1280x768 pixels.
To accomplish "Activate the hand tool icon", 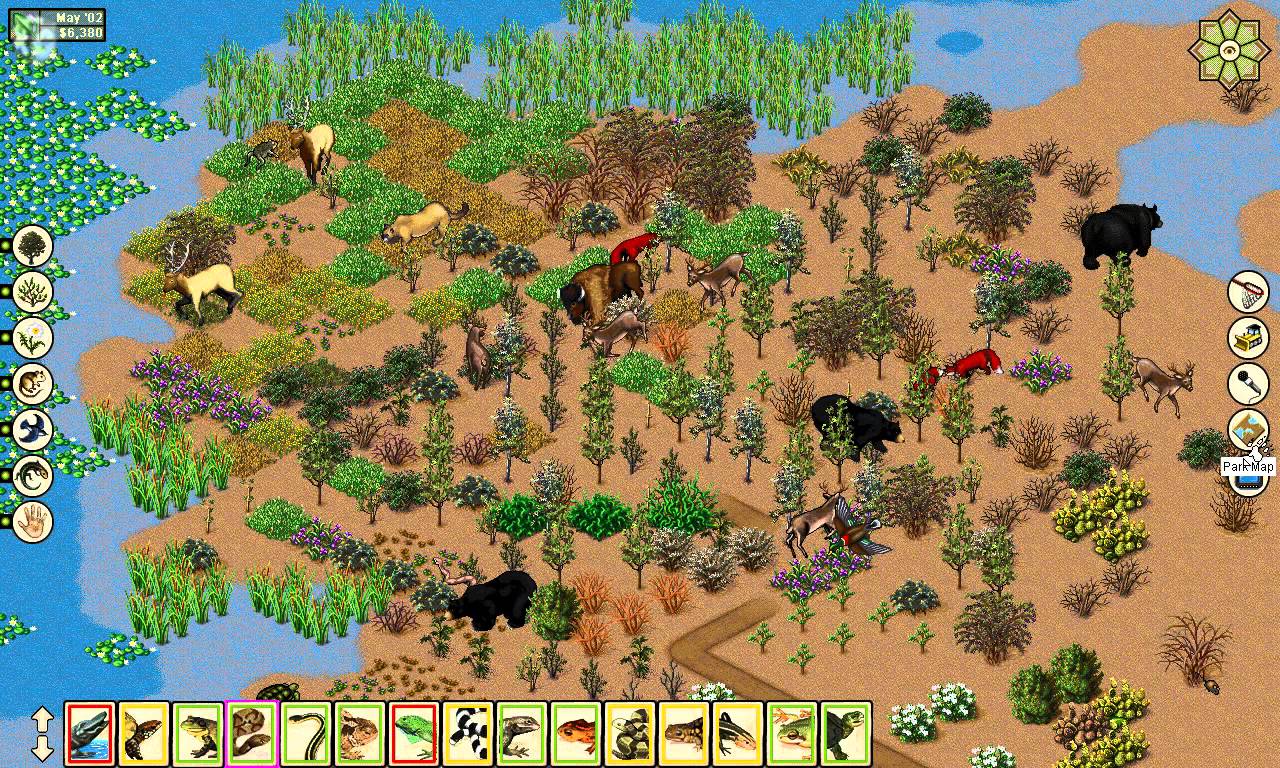I will pos(33,522).
